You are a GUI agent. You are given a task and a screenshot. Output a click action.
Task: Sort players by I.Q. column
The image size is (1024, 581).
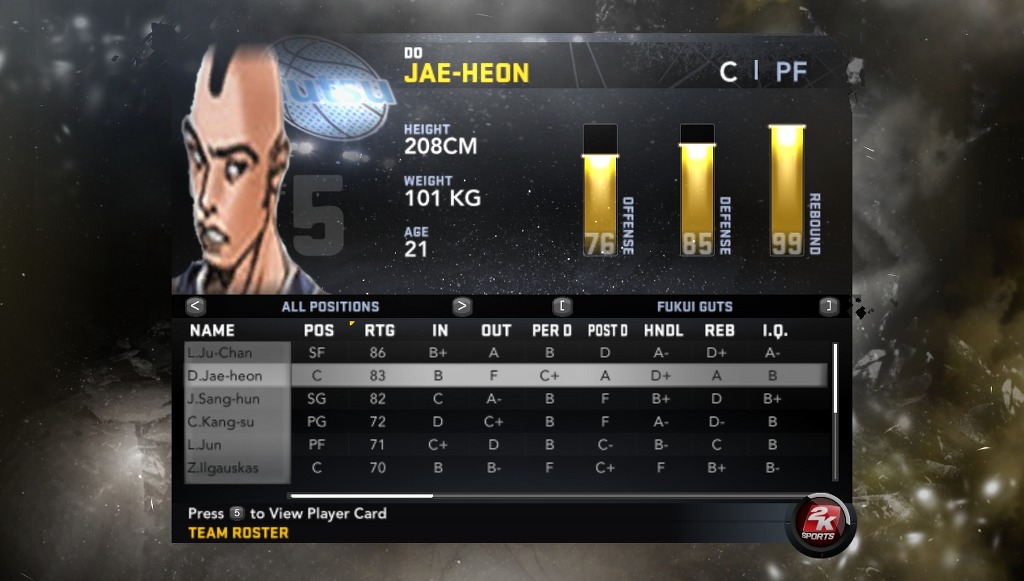775,330
